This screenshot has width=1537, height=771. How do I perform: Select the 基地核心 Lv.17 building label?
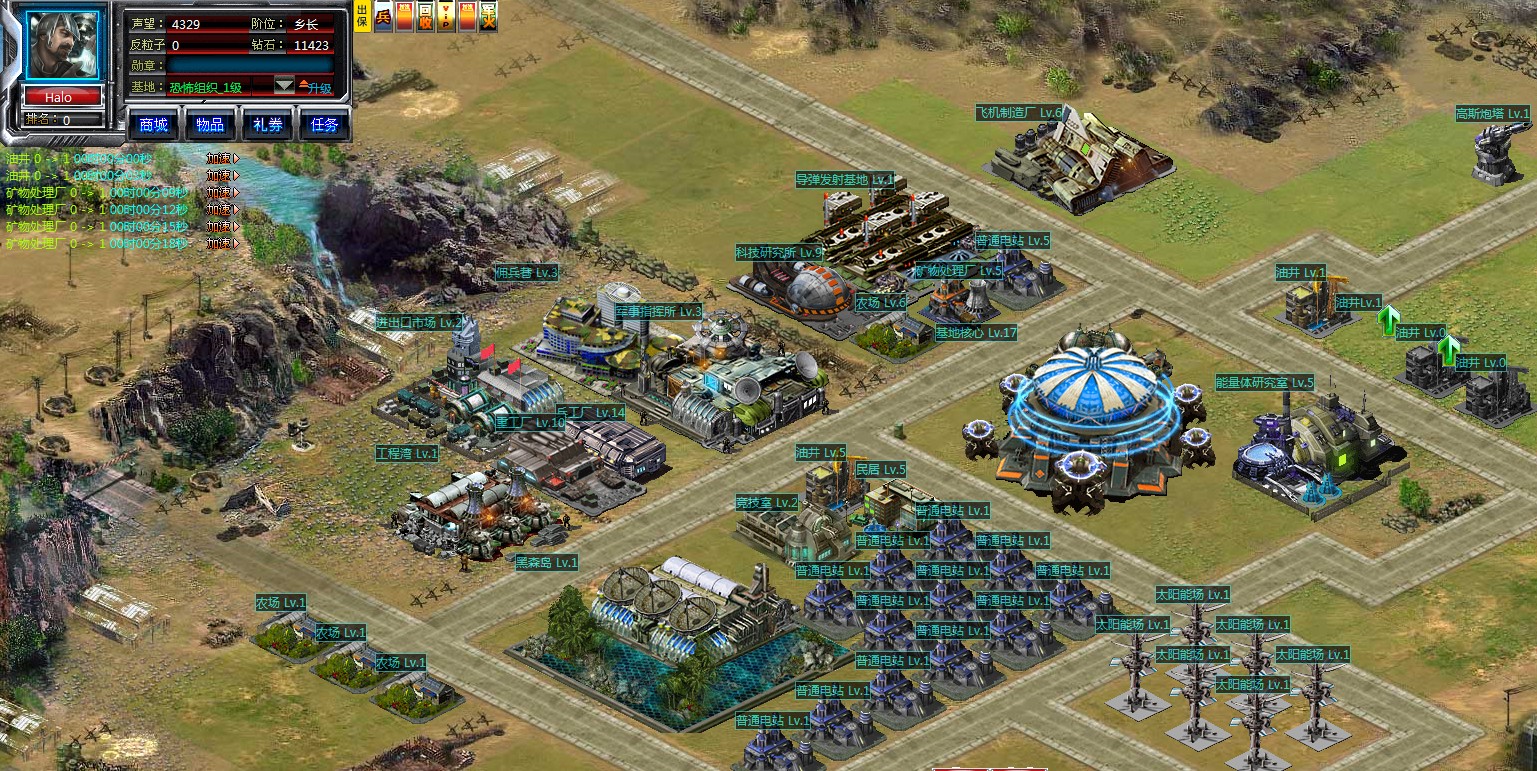975,333
